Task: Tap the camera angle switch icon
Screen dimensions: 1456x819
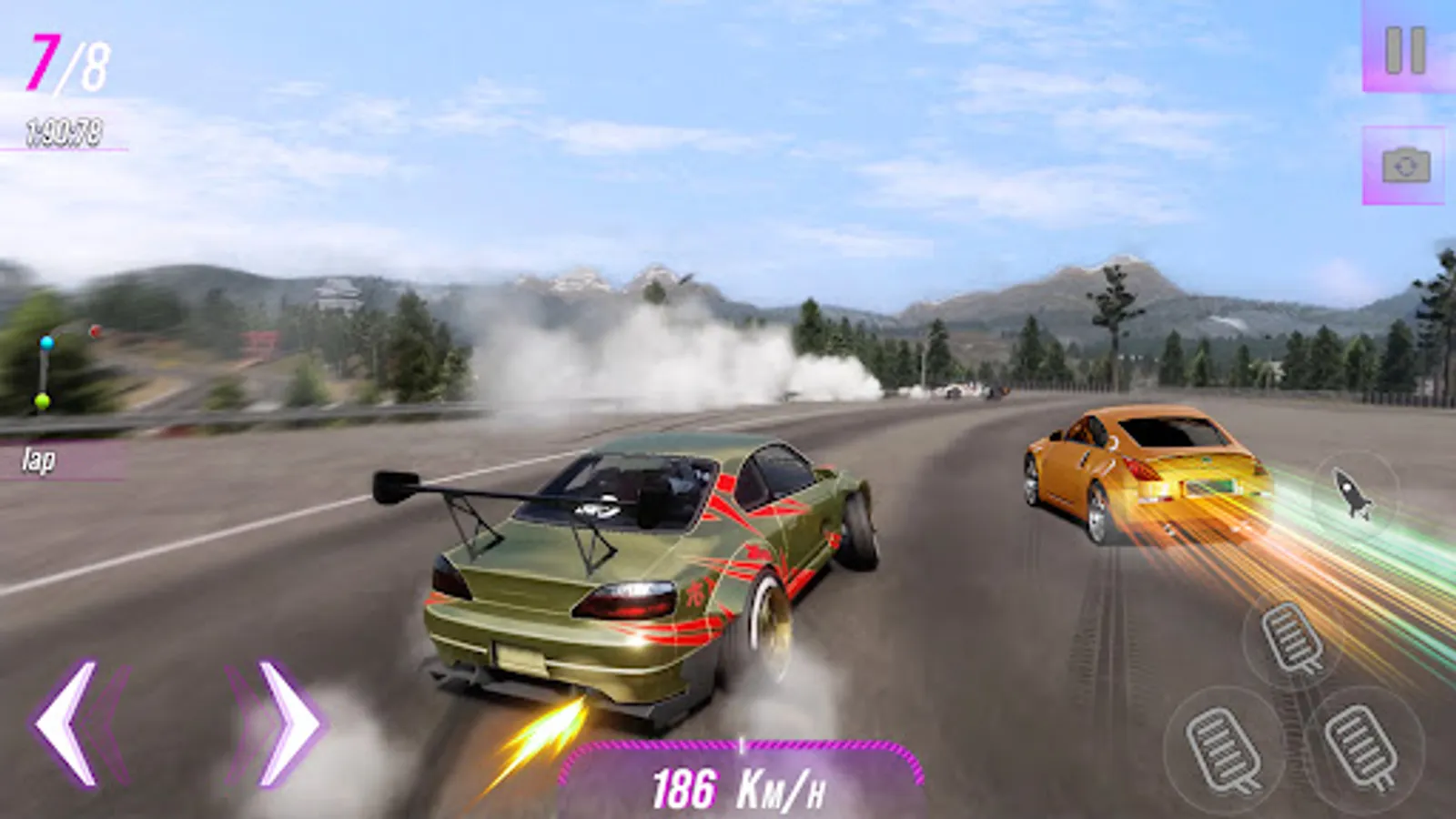Action: point(1402,166)
